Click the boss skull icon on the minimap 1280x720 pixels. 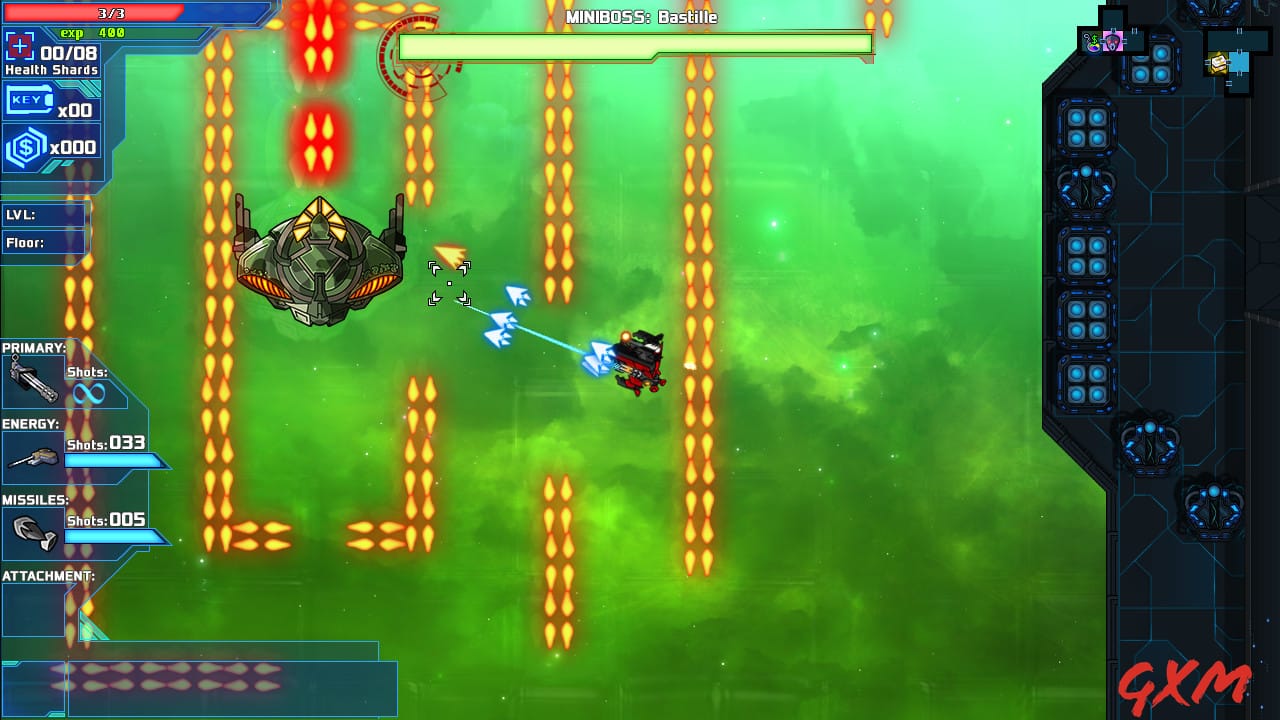[1112, 41]
